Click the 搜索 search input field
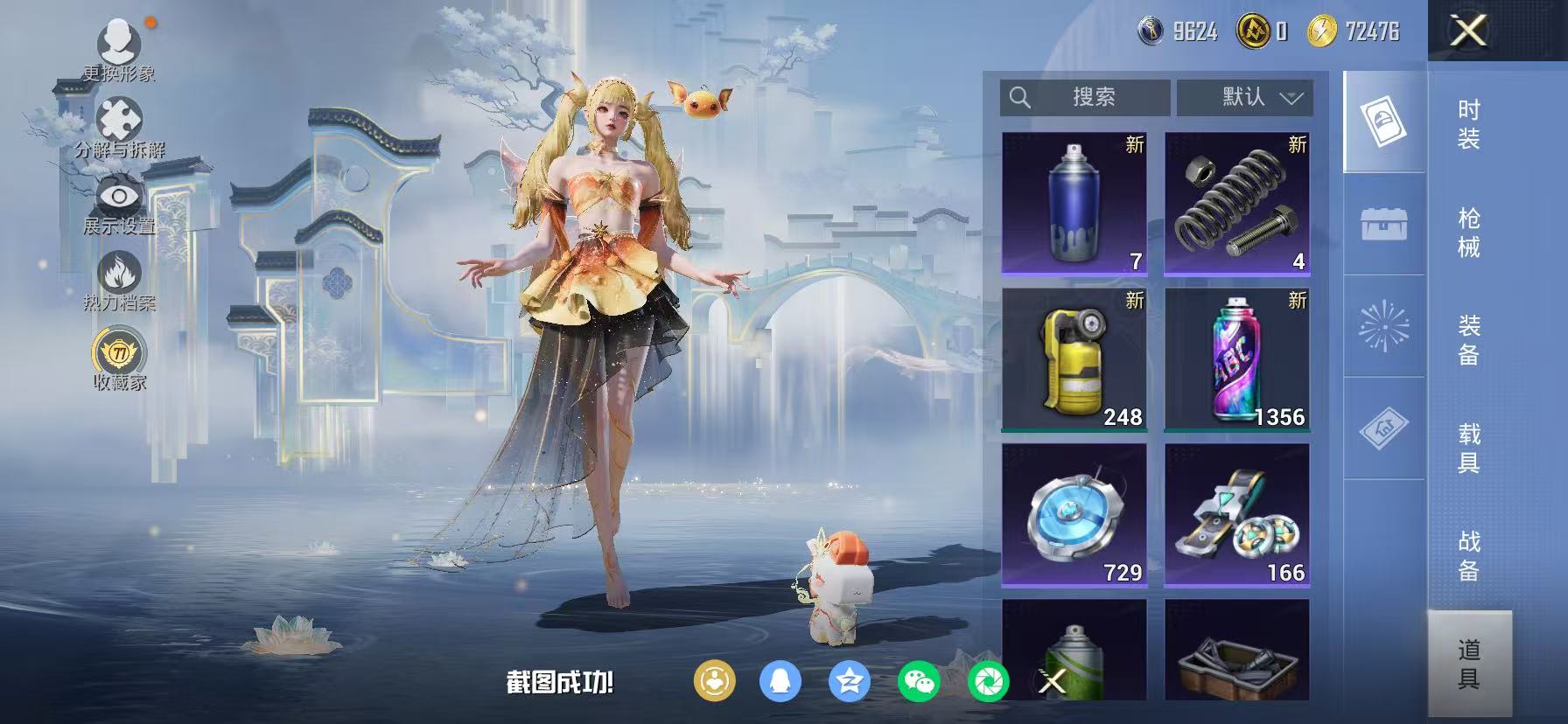 (1089, 98)
